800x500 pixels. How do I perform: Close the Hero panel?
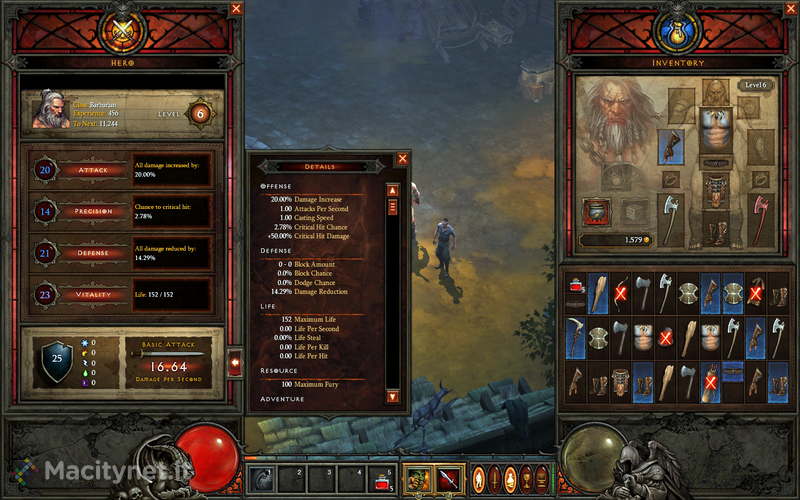[237, 9]
